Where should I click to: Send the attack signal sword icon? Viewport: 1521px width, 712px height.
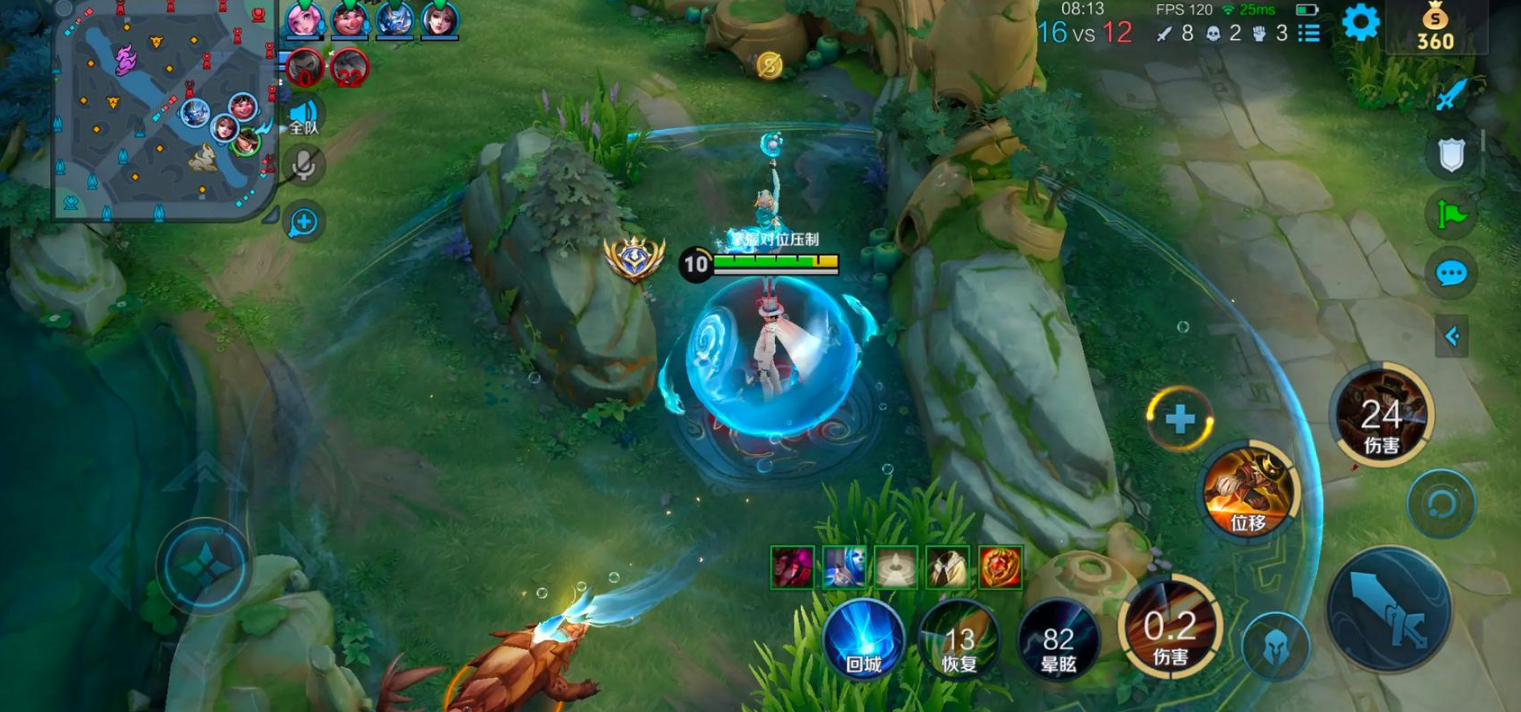[1450, 96]
